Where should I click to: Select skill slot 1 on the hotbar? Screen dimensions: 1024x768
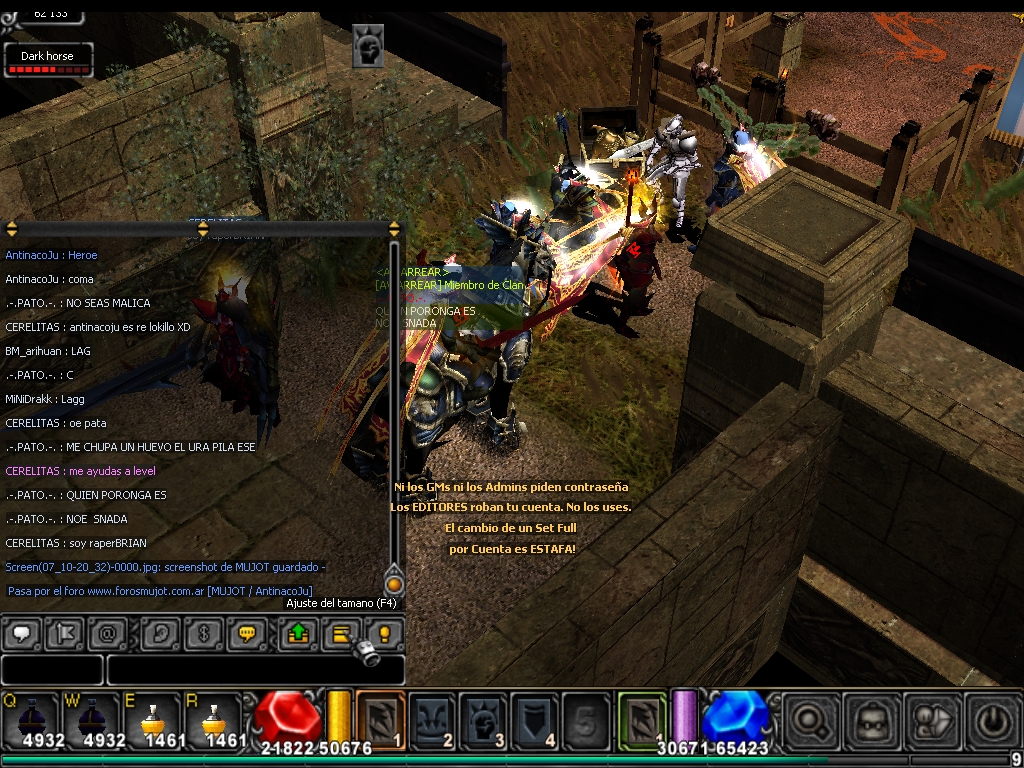coord(381,717)
